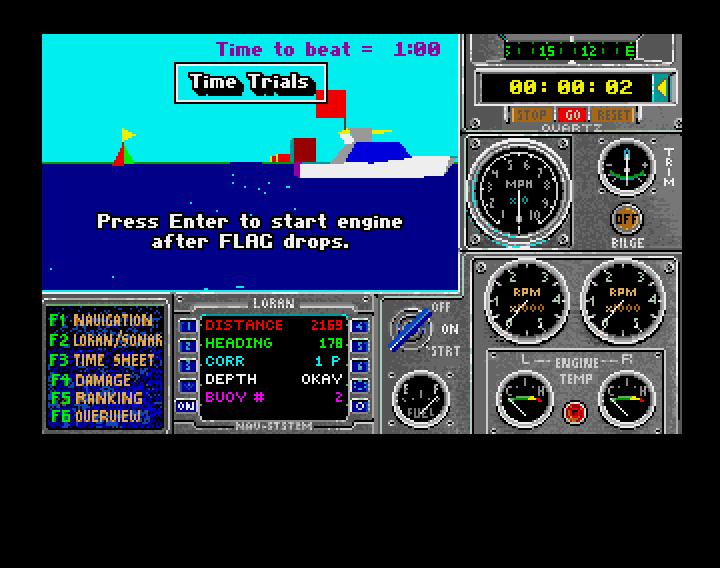
Task: Click the yellow arrow beside the timer
Action: (x=661, y=88)
